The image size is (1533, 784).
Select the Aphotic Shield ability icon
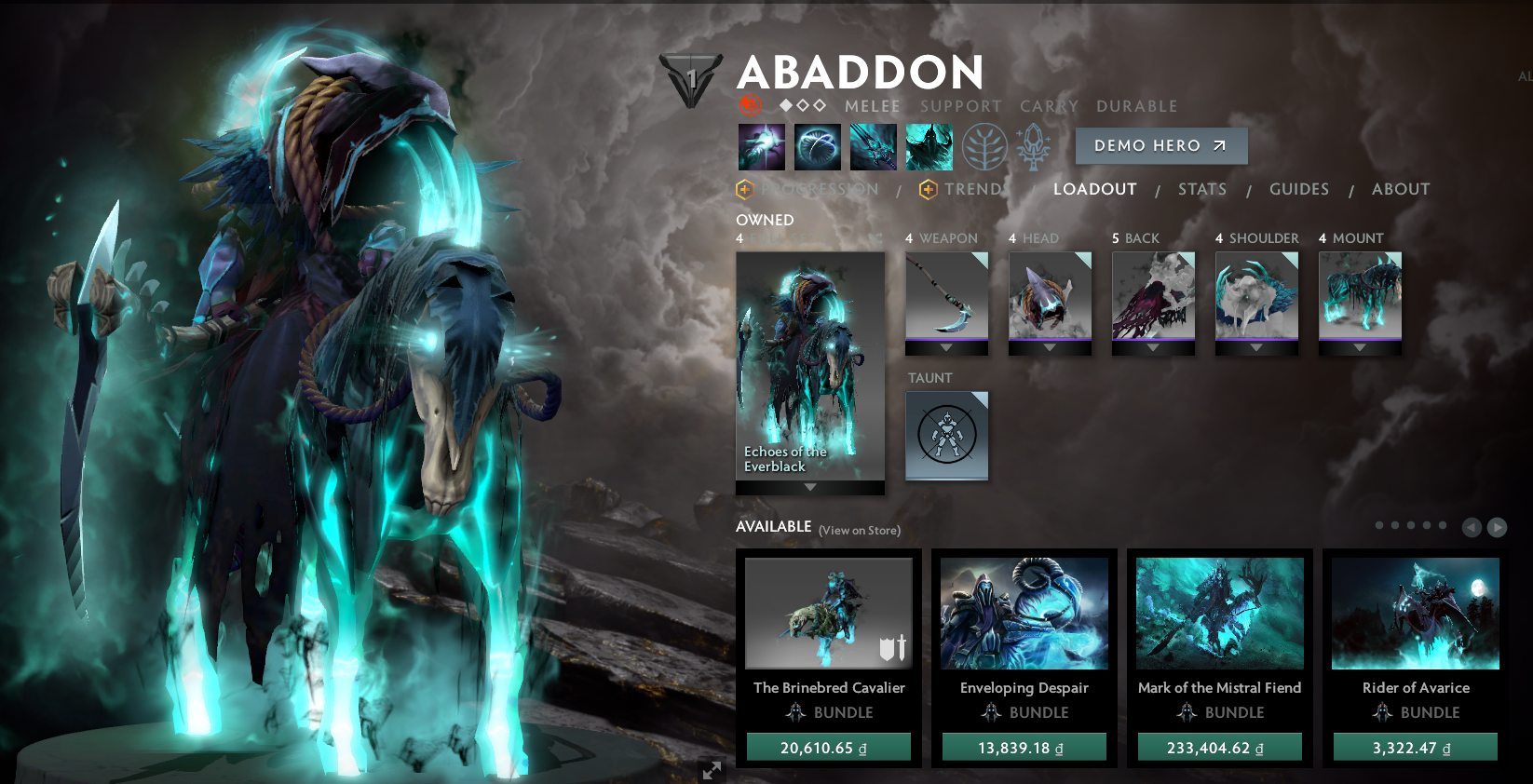click(817, 146)
